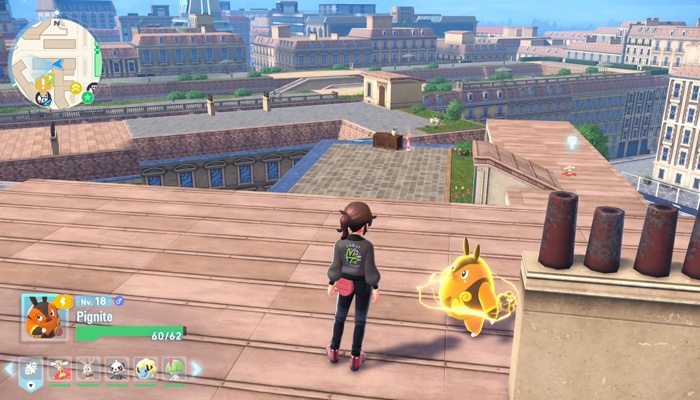
Task: Pick the Pancham party slot
Action: 118,369
